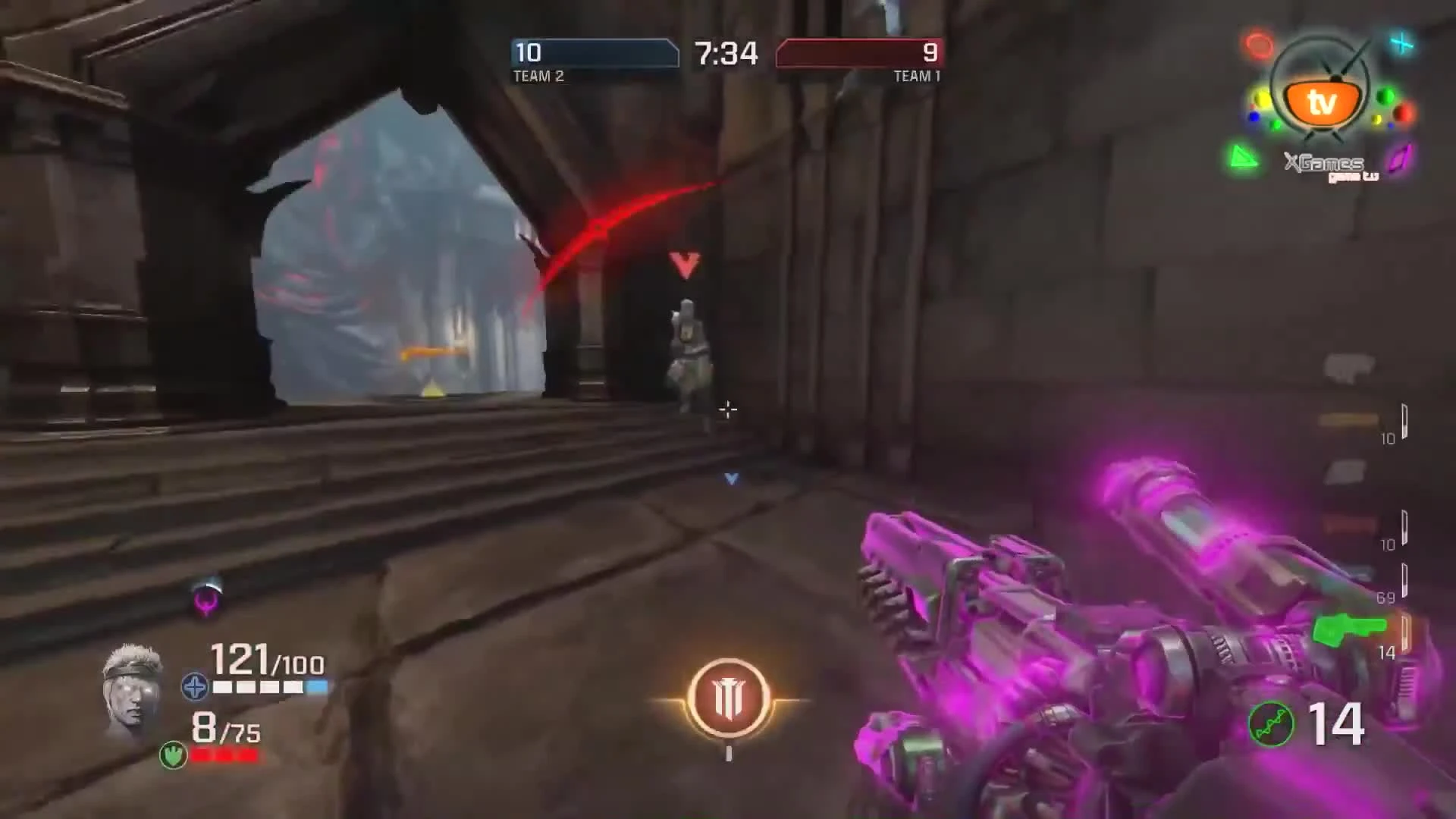Toggle the green triangle controller button indicator
1456x819 pixels.
click(x=1244, y=157)
